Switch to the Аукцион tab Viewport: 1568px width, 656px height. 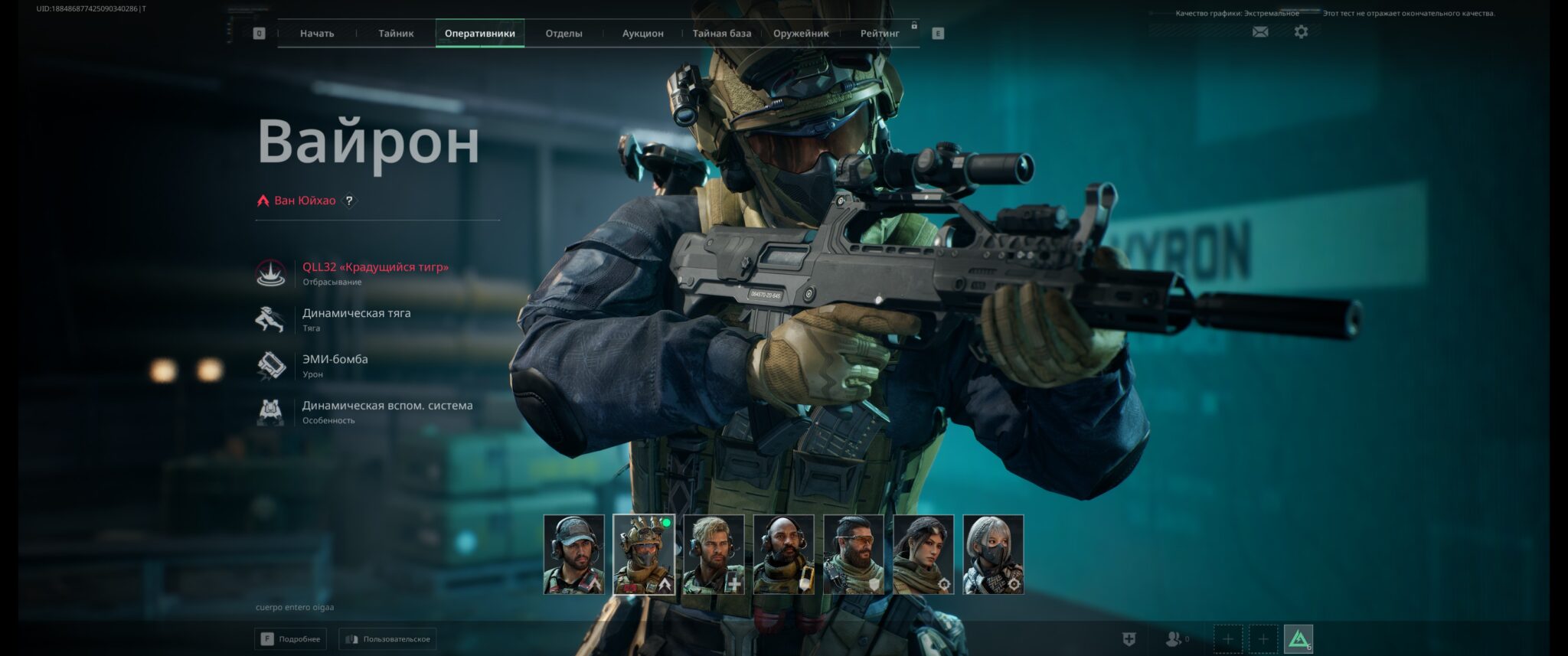point(644,34)
